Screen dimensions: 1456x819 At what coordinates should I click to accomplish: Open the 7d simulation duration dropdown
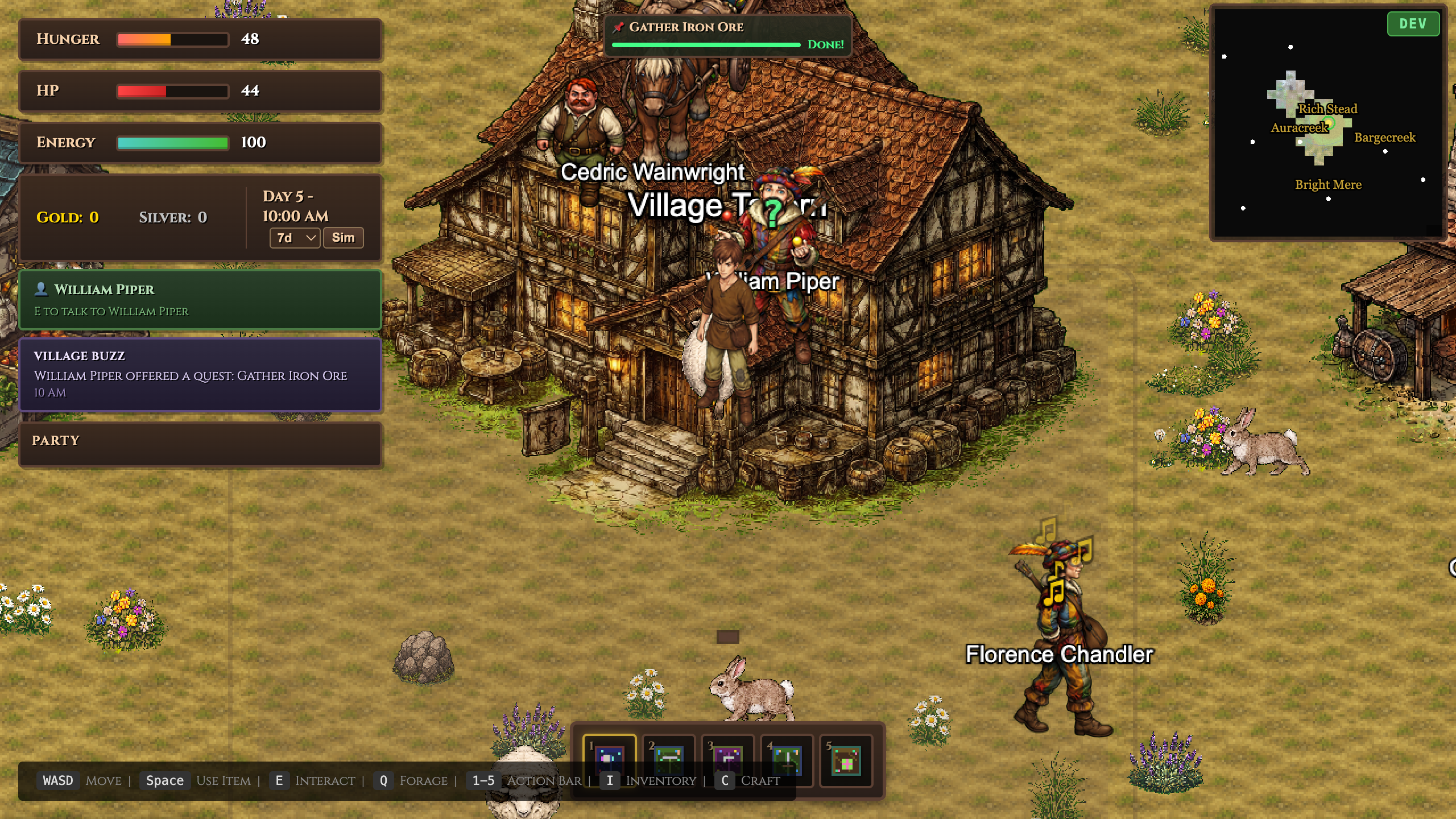[x=294, y=238]
